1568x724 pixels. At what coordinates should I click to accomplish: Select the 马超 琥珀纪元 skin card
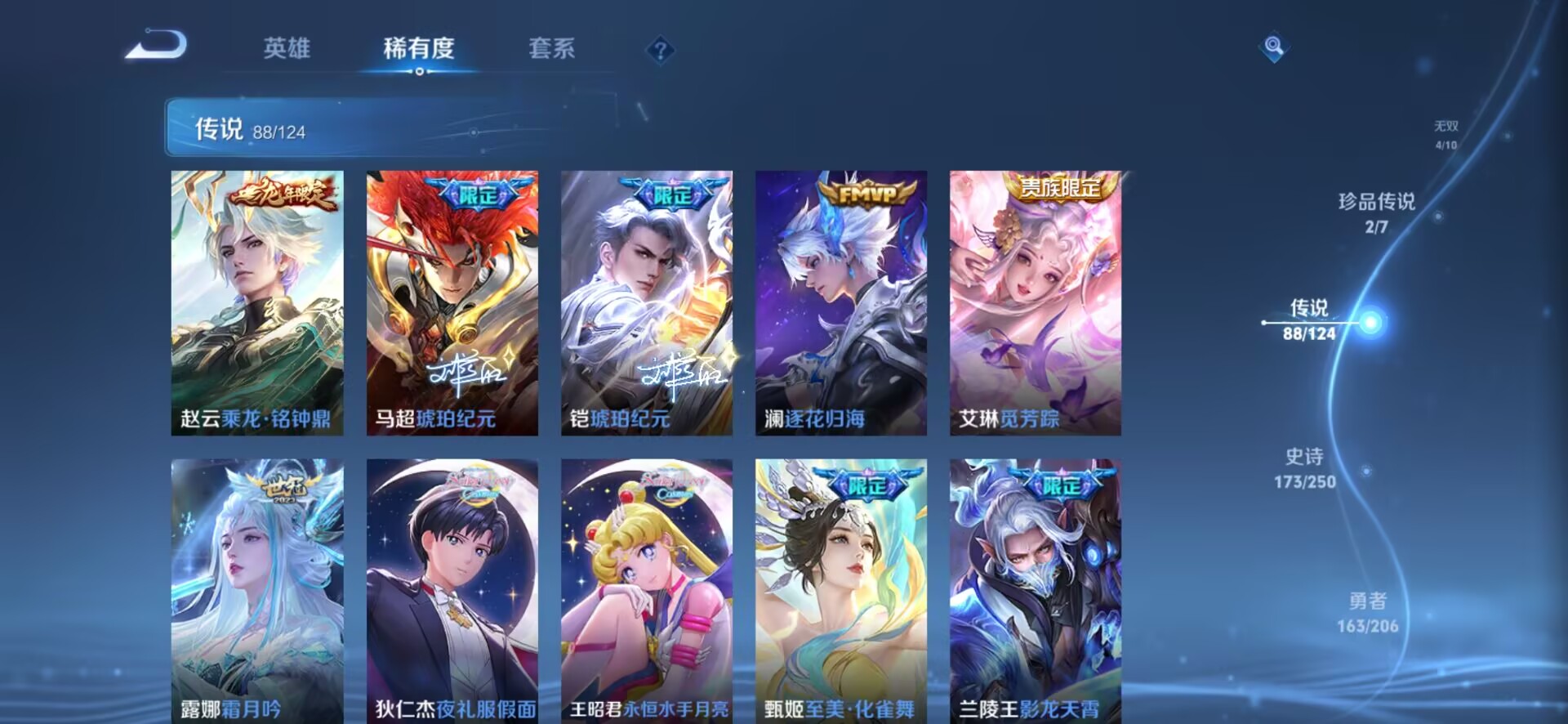452,302
